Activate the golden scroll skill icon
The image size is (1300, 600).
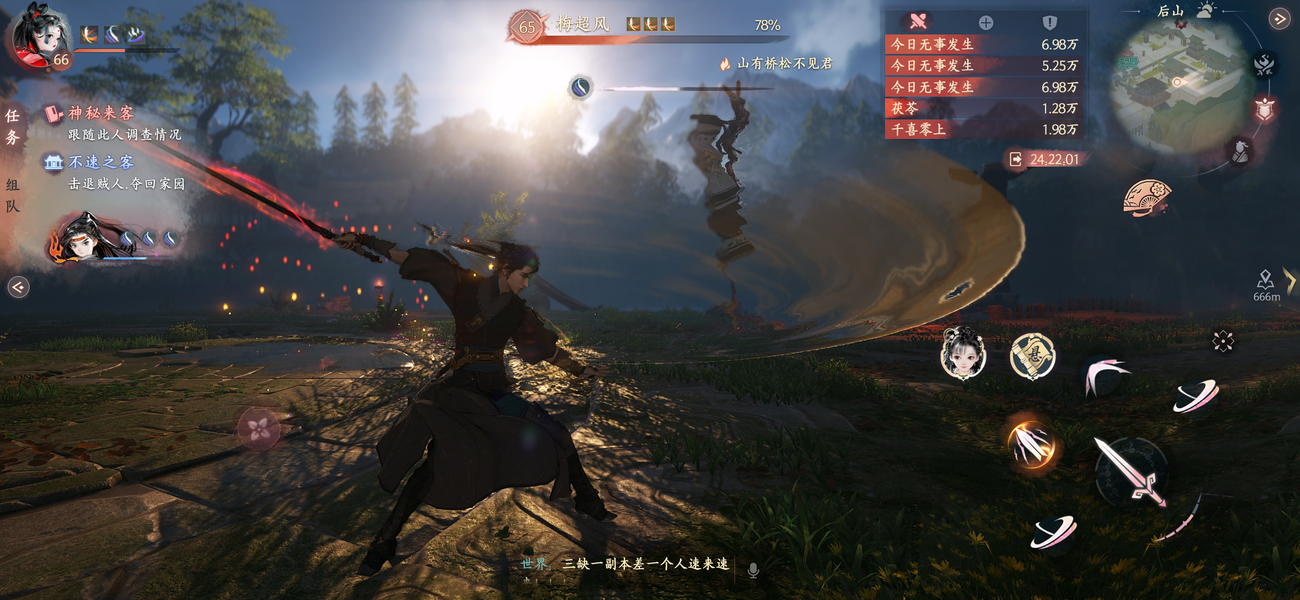1031,356
